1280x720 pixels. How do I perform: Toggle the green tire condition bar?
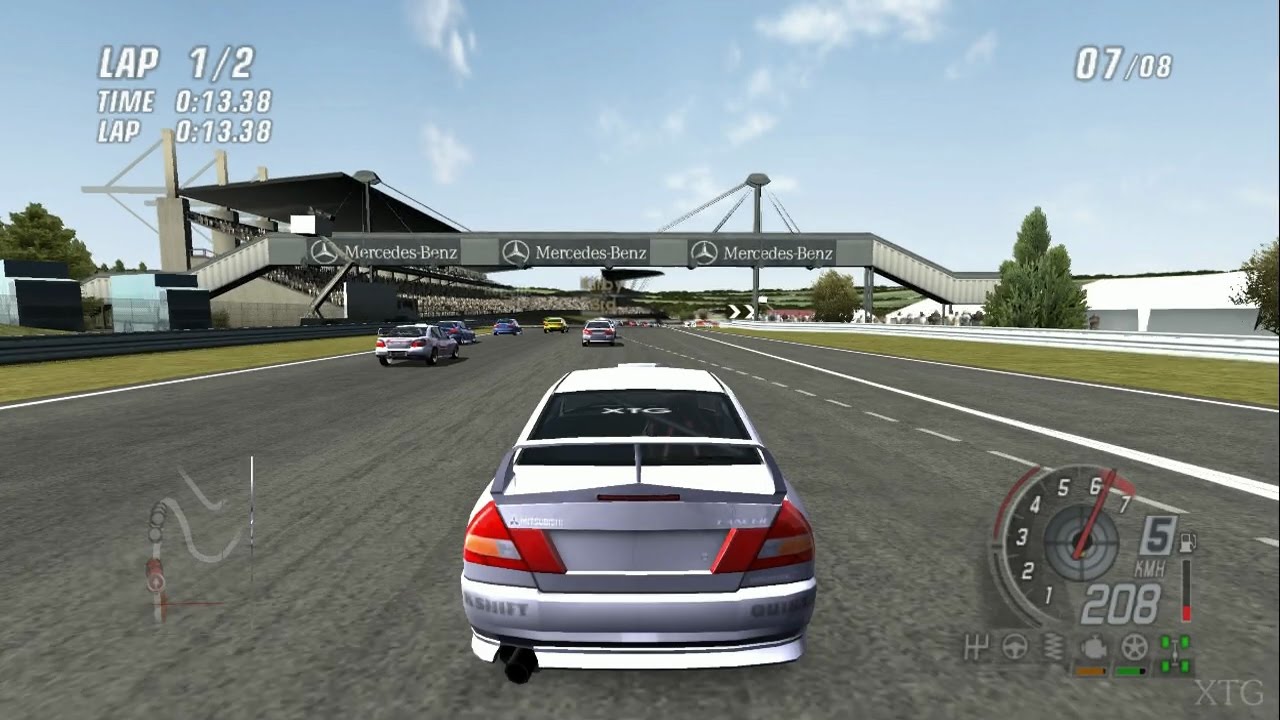click(x=1129, y=671)
